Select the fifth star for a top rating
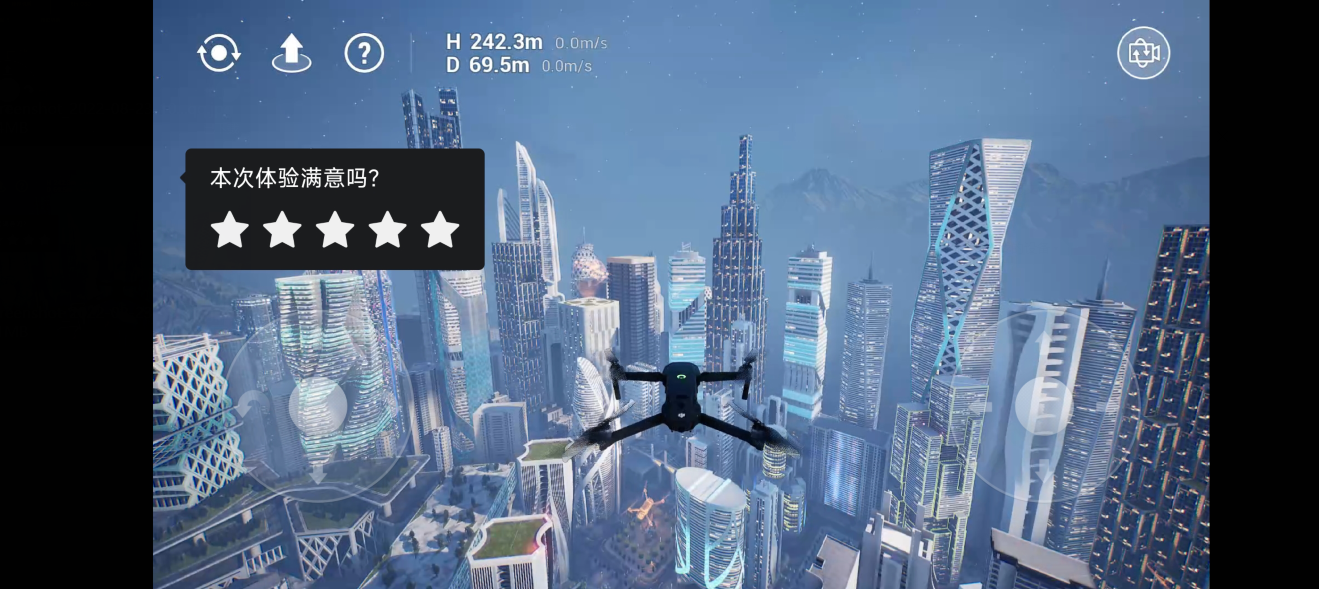The width and height of the screenshot is (1319, 589). pyautogui.click(x=440, y=230)
